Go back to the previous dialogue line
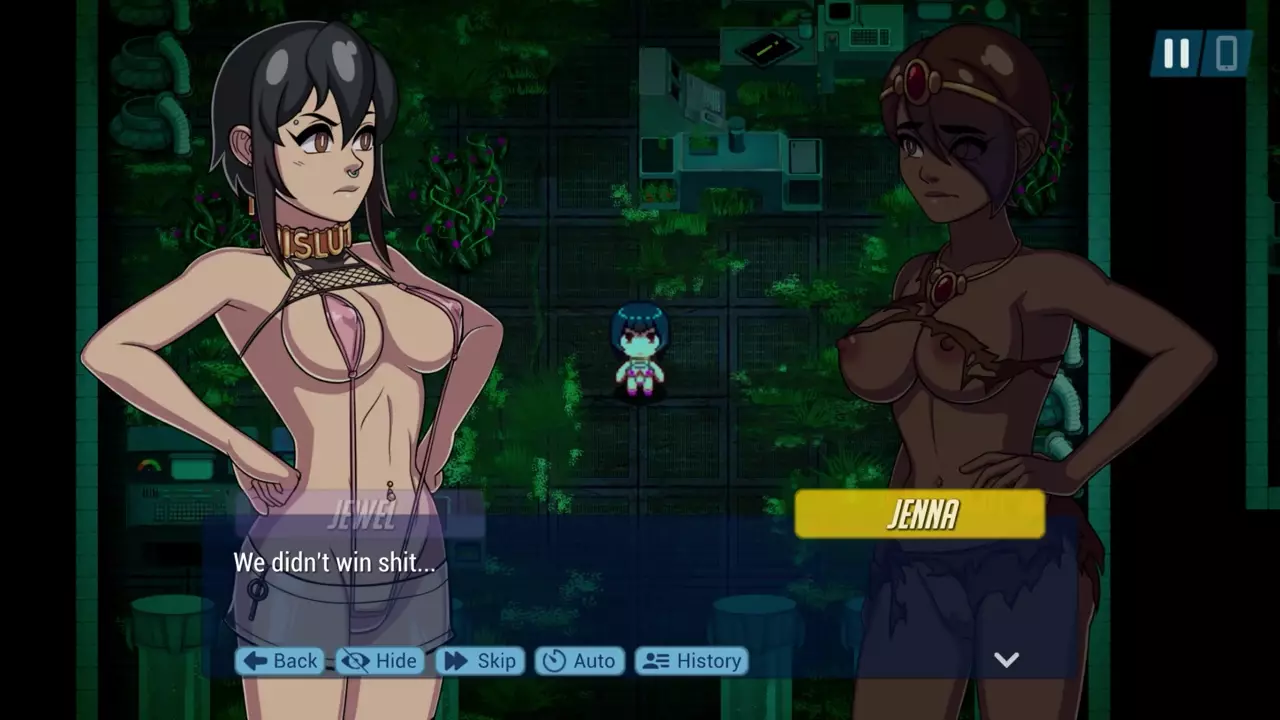 pyautogui.click(x=280, y=661)
